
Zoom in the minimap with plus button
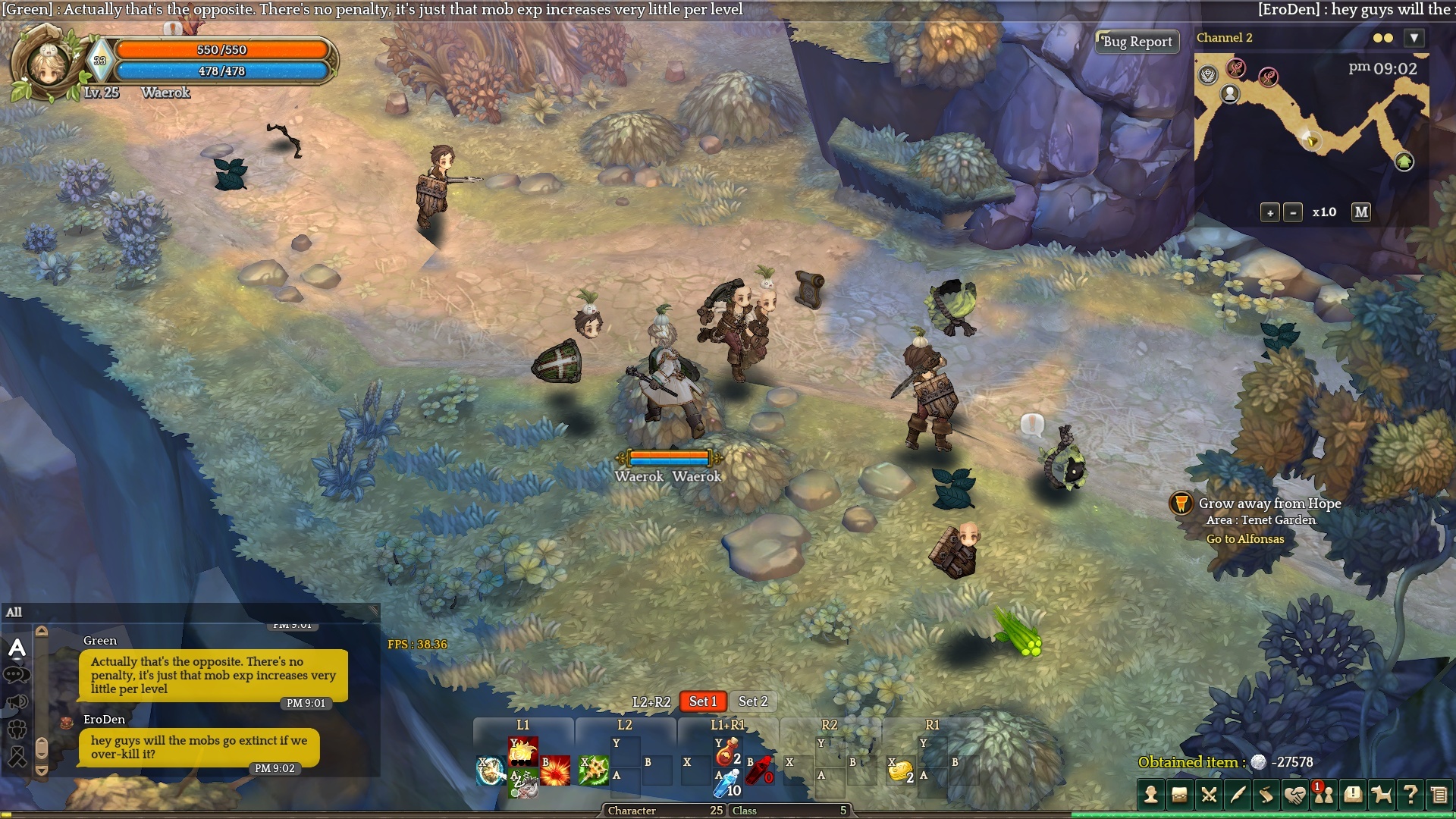click(1269, 213)
